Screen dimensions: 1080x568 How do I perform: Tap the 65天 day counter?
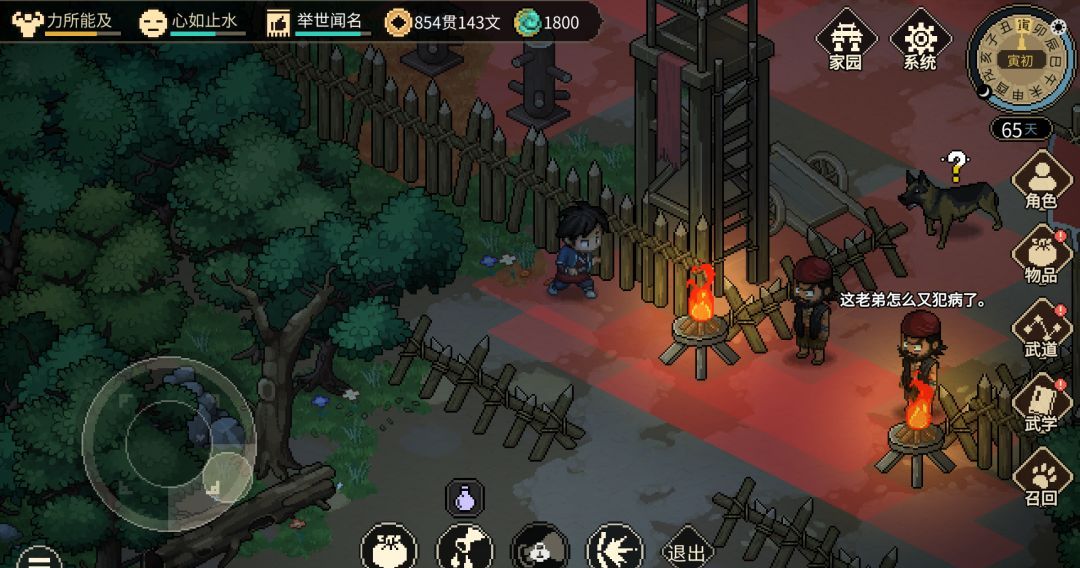click(1020, 129)
